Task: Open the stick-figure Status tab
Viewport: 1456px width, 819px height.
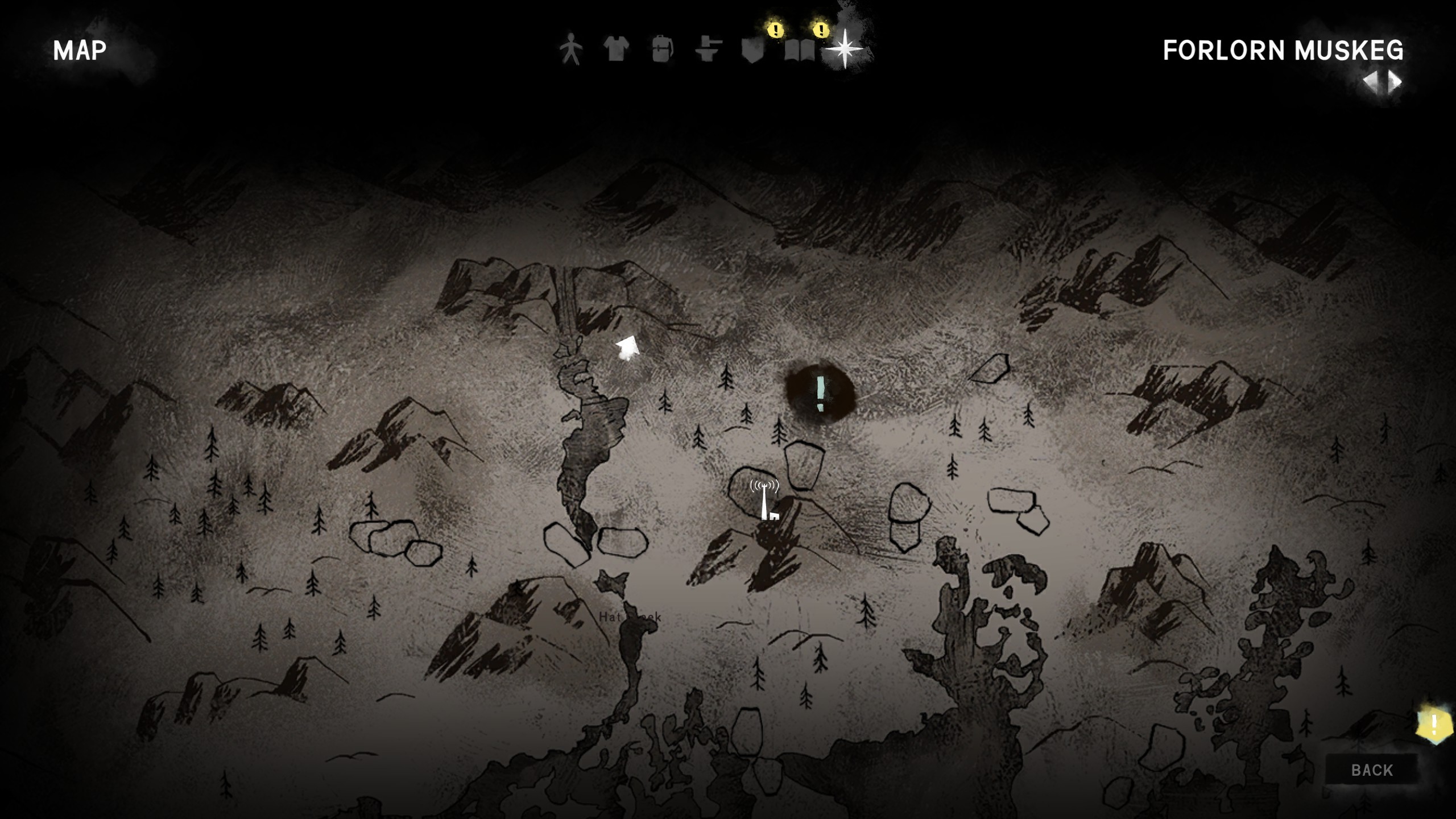Action: (570, 49)
